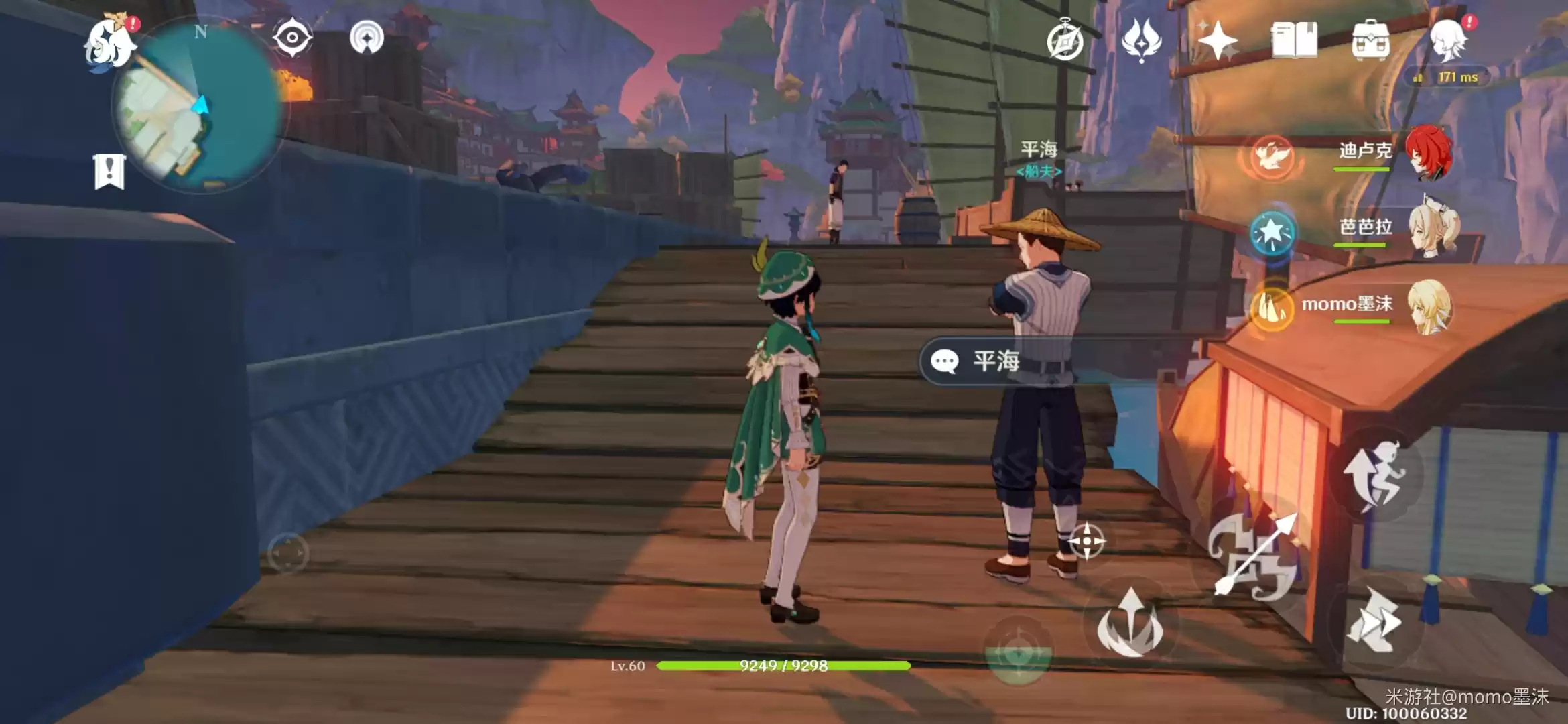The height and width of the screenshot is (724, 1568).
Task: Open the compass events icon
Action: pos(1065,42)
